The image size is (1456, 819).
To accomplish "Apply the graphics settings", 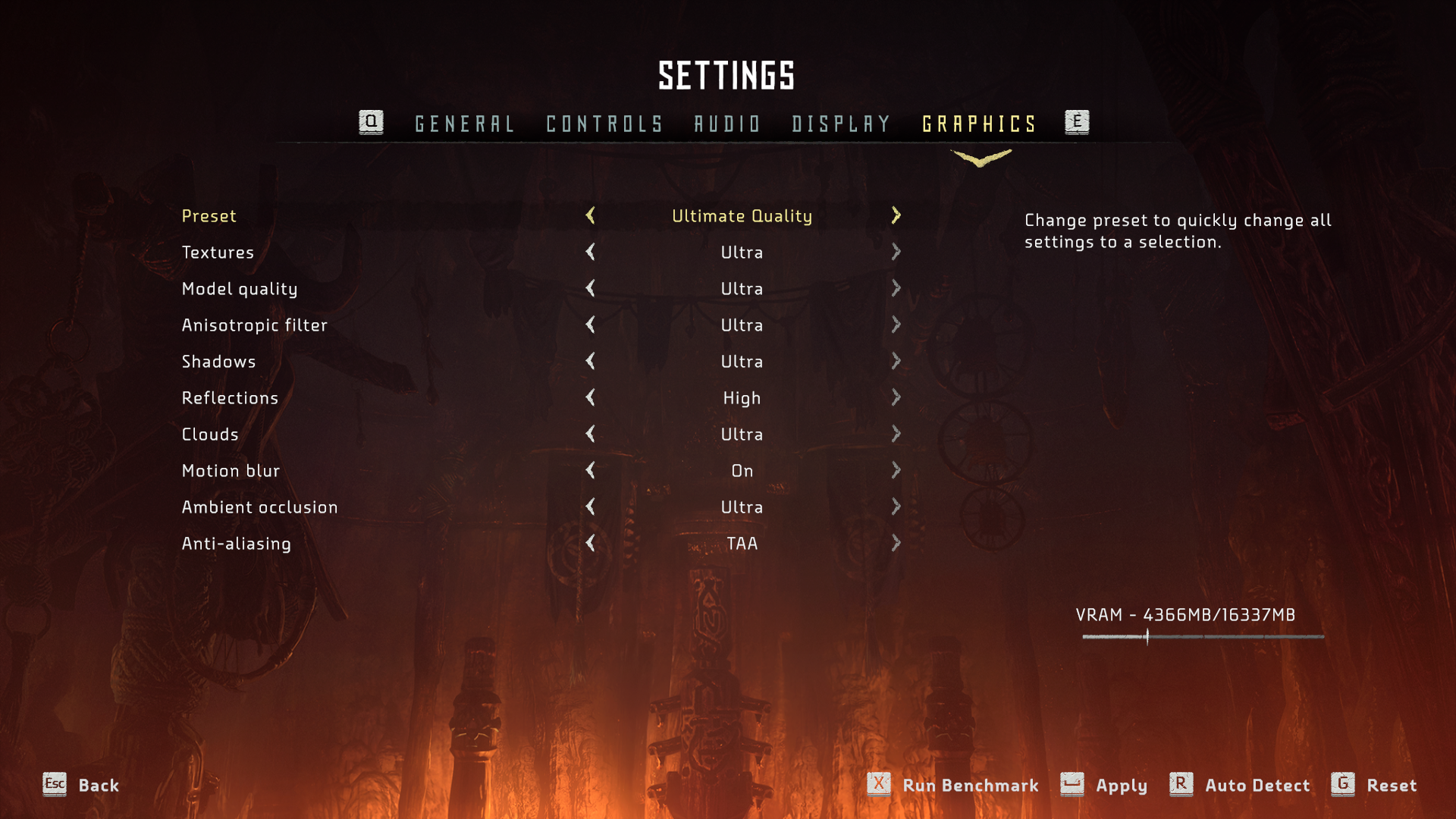I will pos(1120,786).
